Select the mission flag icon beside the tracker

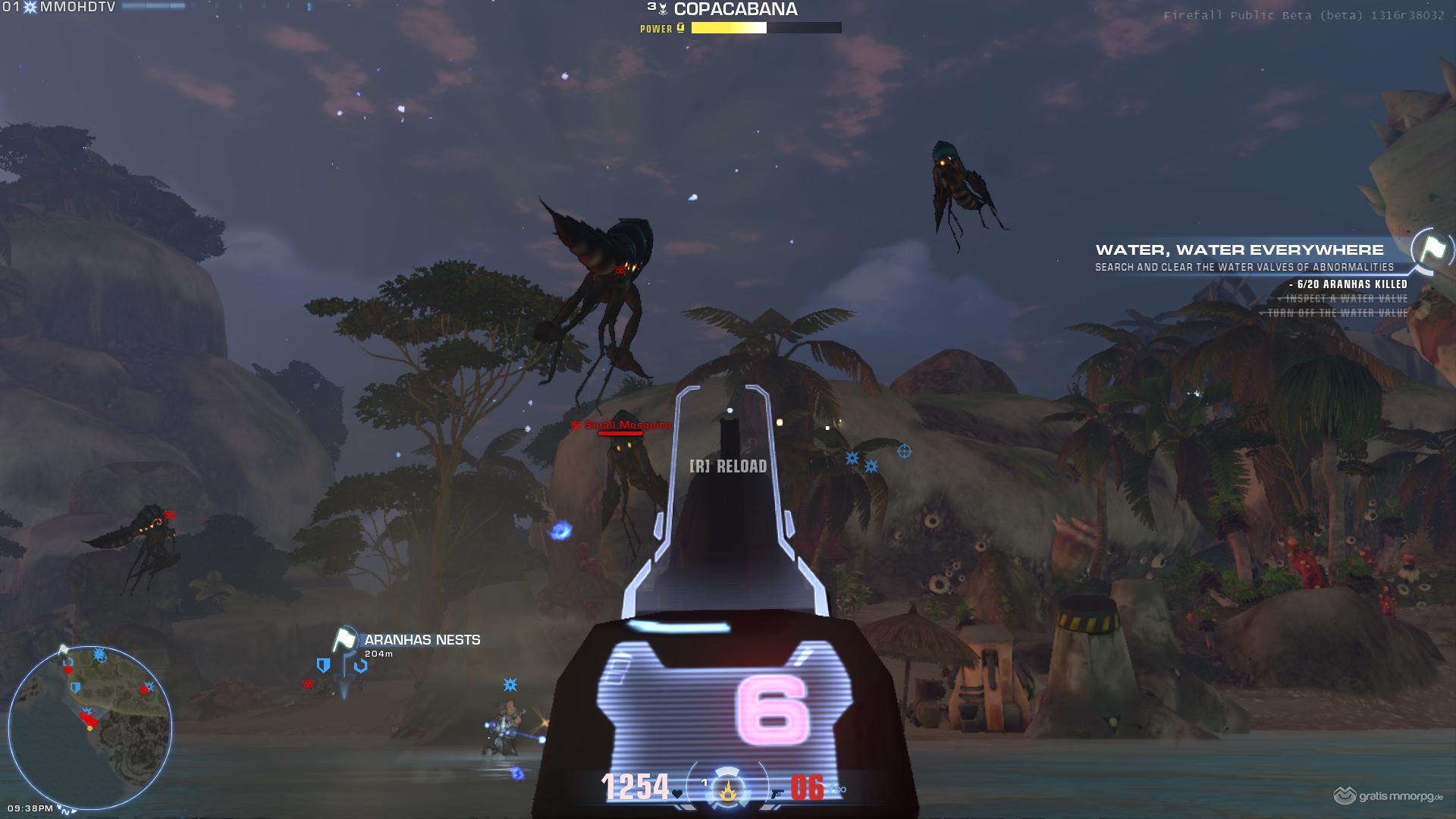click(x=1432, y=249)
